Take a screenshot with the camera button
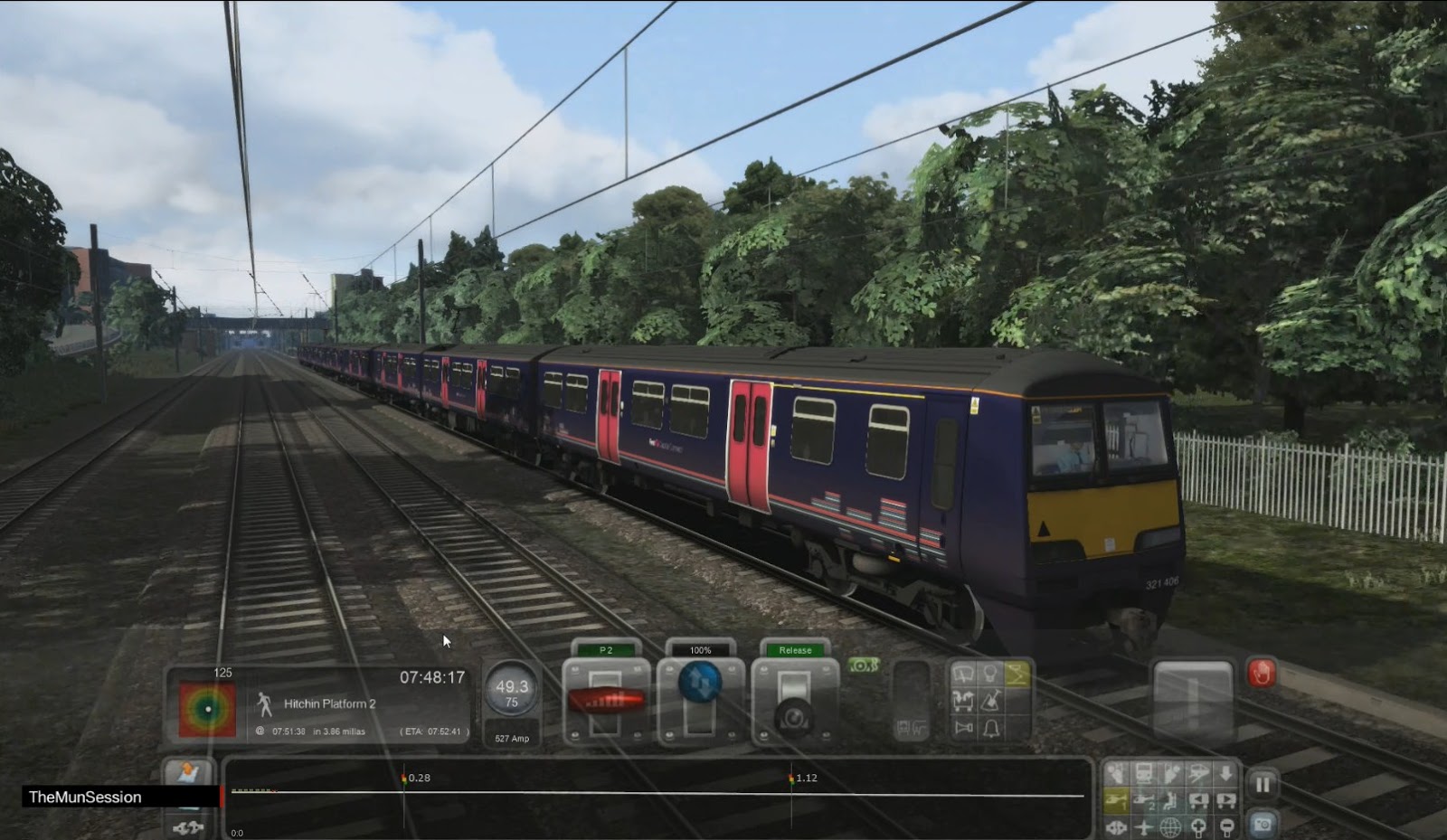The width and height of the screenshot is (1447, 840). coord(1265,826)
